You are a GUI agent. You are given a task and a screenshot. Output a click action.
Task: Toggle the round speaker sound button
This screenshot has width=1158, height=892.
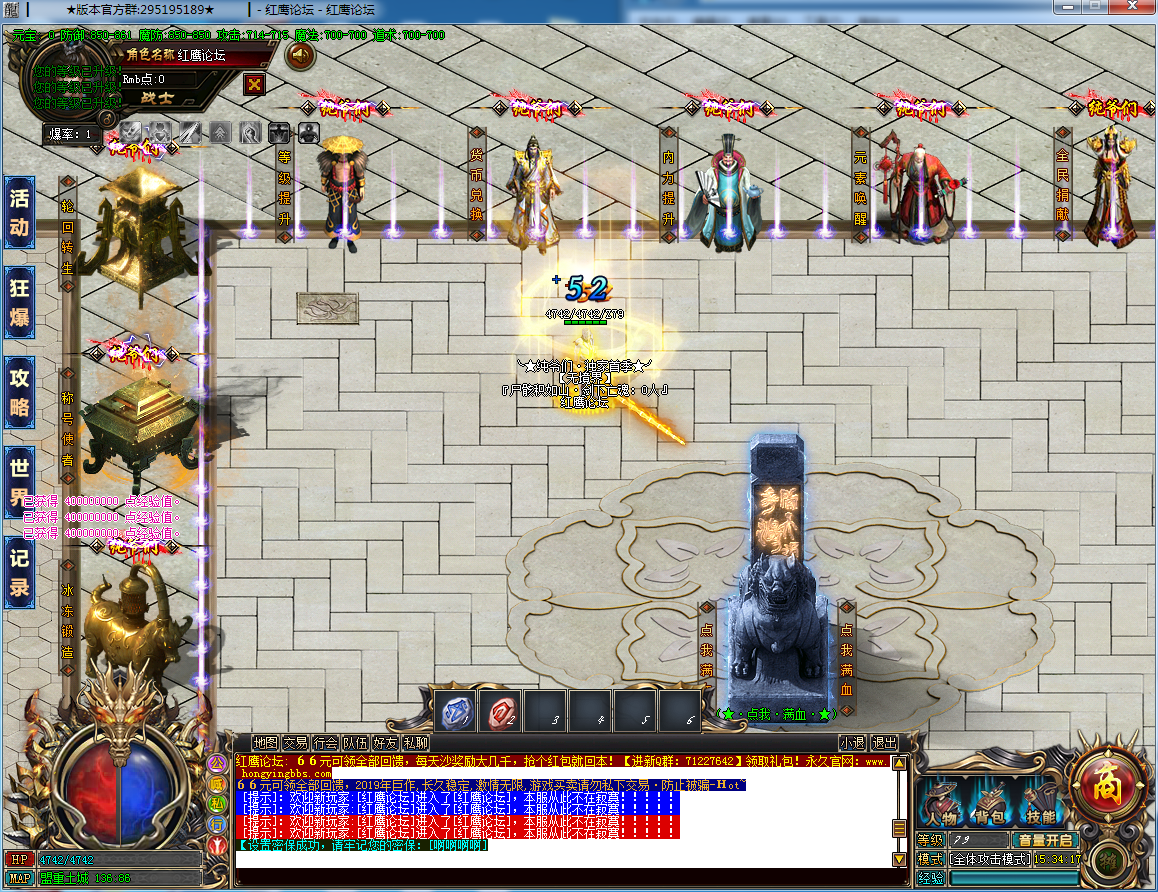coord(300,55)
